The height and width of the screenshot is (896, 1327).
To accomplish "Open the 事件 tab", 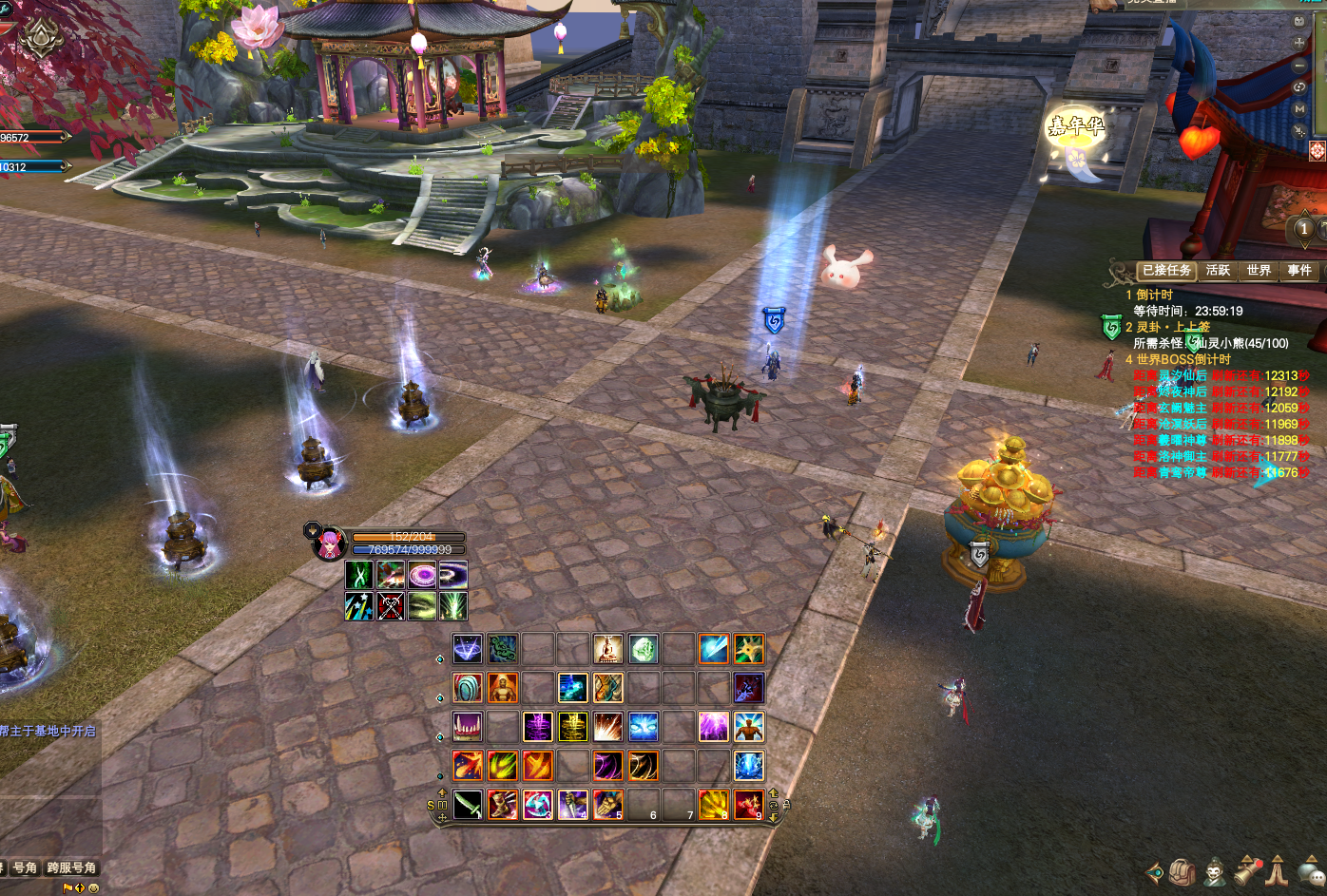I will tap(1299, 271).
